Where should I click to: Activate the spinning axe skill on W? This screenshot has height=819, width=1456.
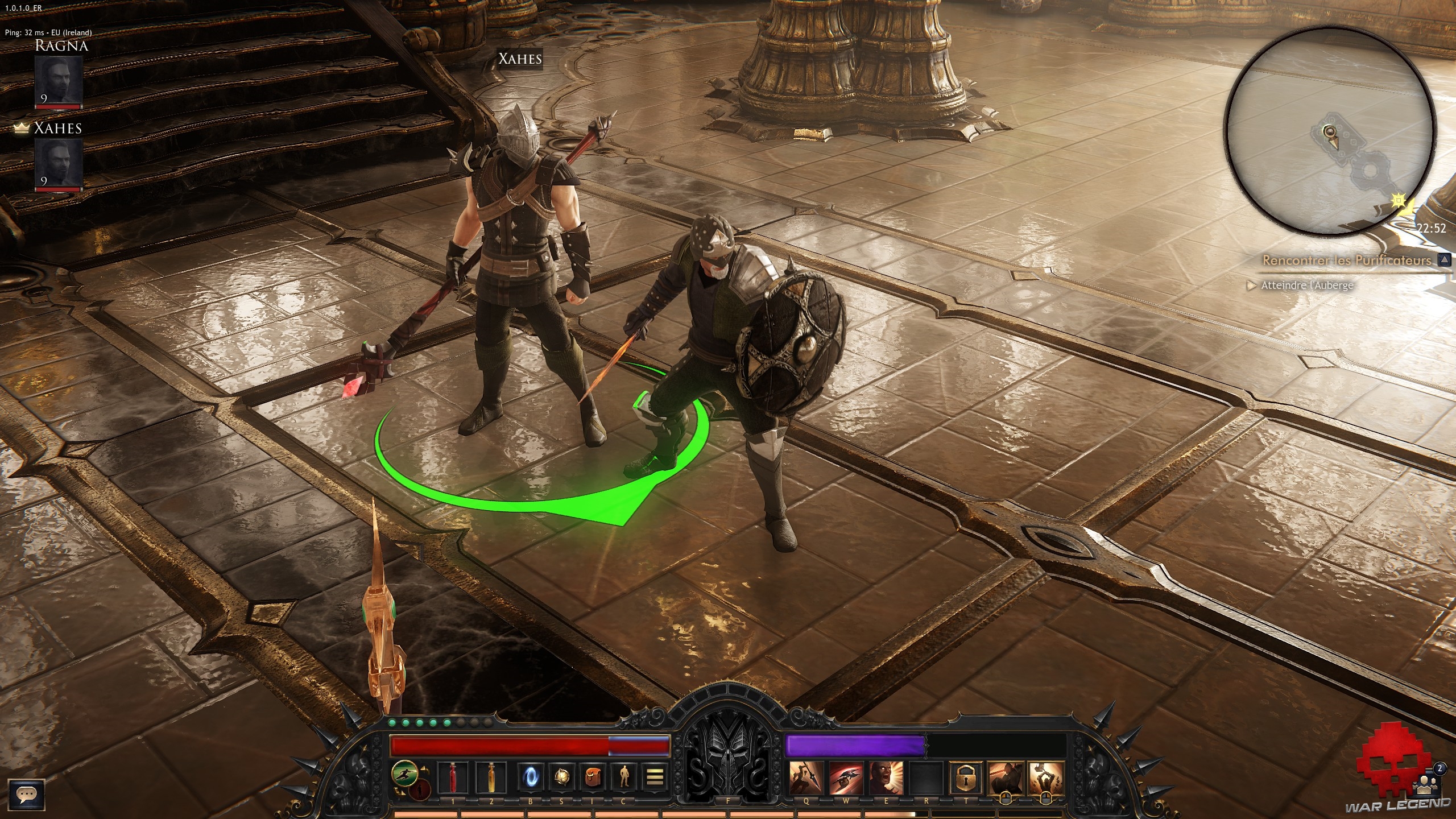[x=846, y=778]
